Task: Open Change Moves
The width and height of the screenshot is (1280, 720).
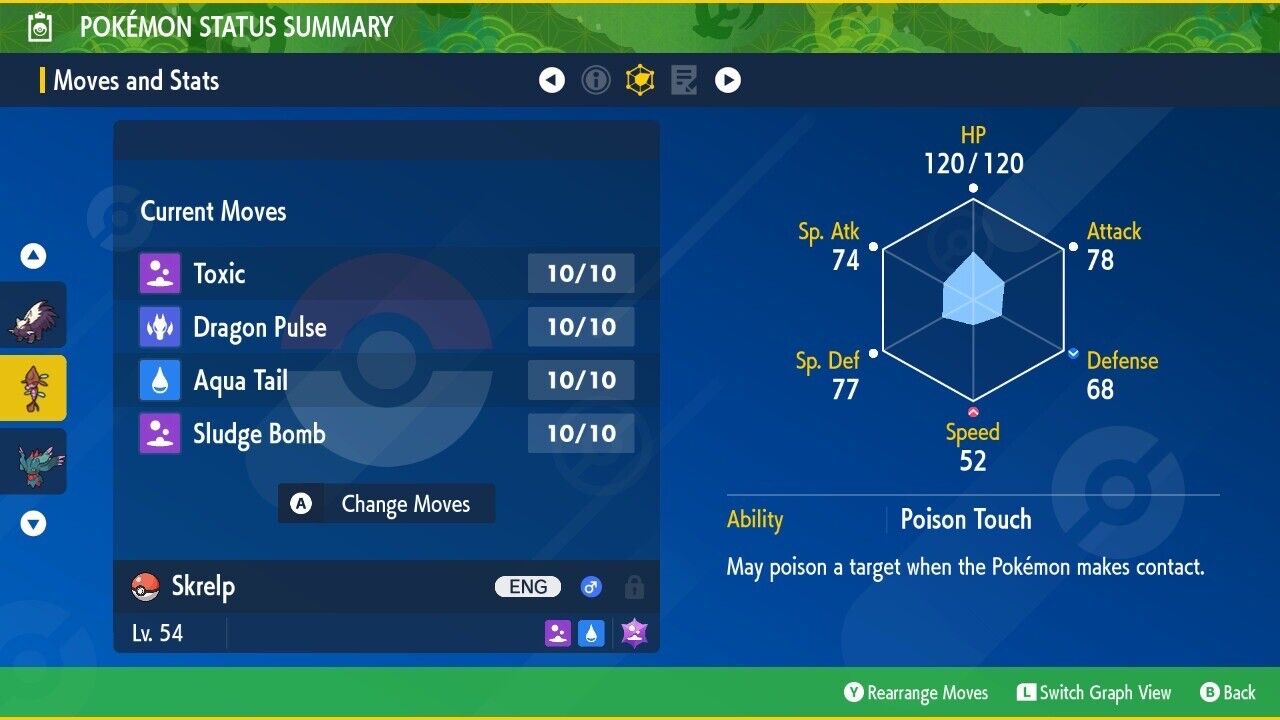Action: click(x=386, y=504)
